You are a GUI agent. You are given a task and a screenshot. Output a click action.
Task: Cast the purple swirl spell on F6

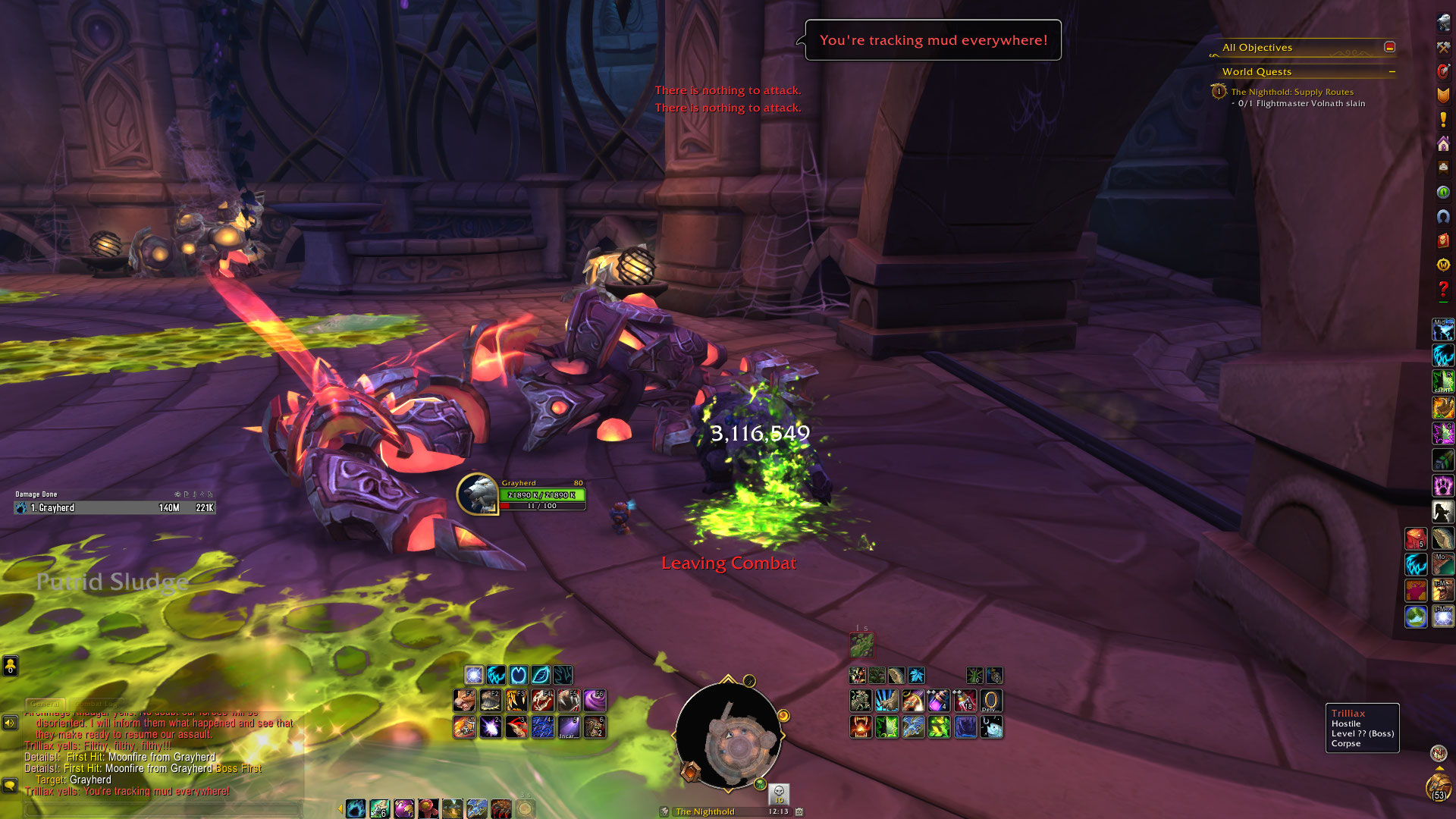click(595, 700)
